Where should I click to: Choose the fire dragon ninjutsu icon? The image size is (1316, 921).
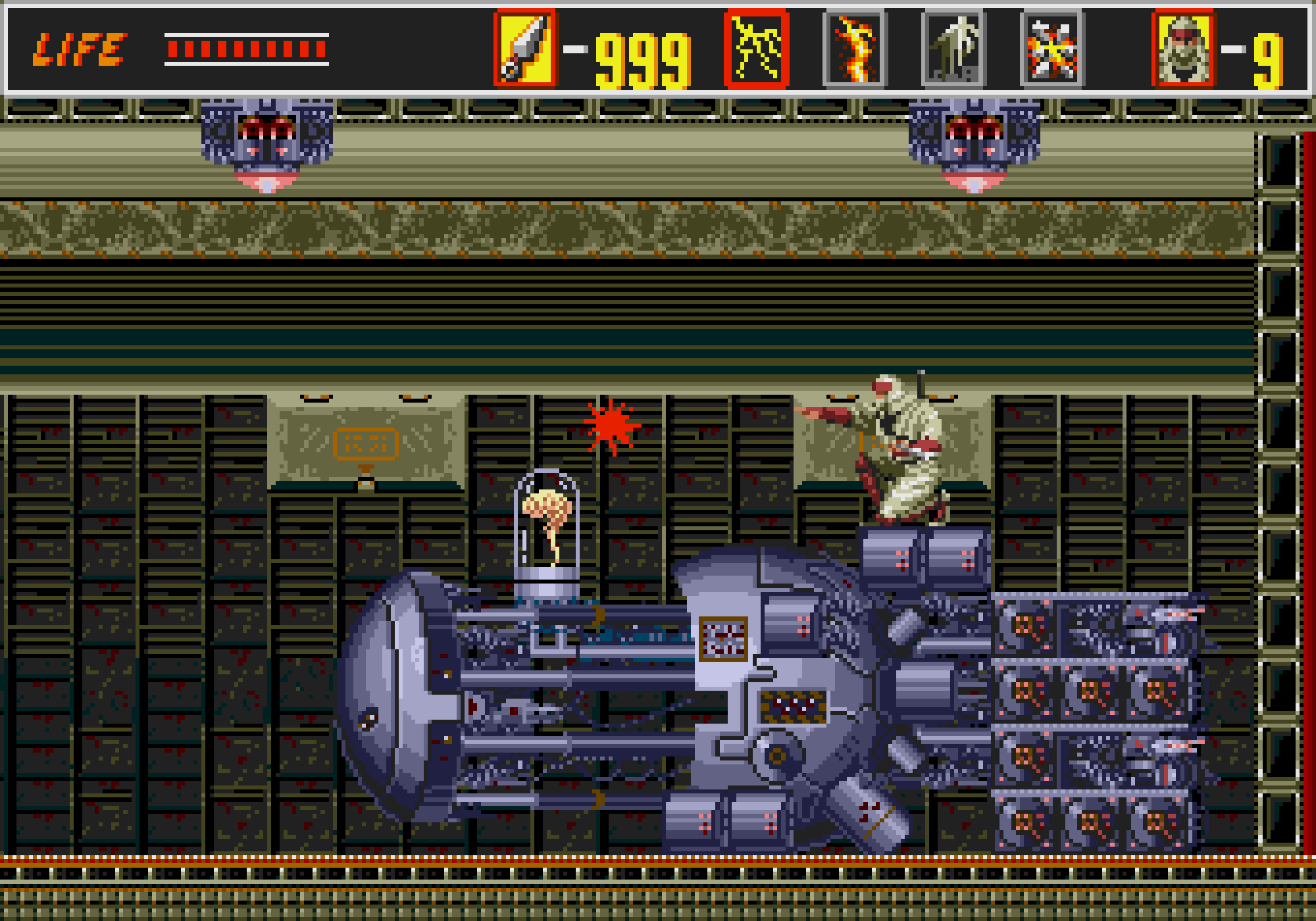[855, 48]
